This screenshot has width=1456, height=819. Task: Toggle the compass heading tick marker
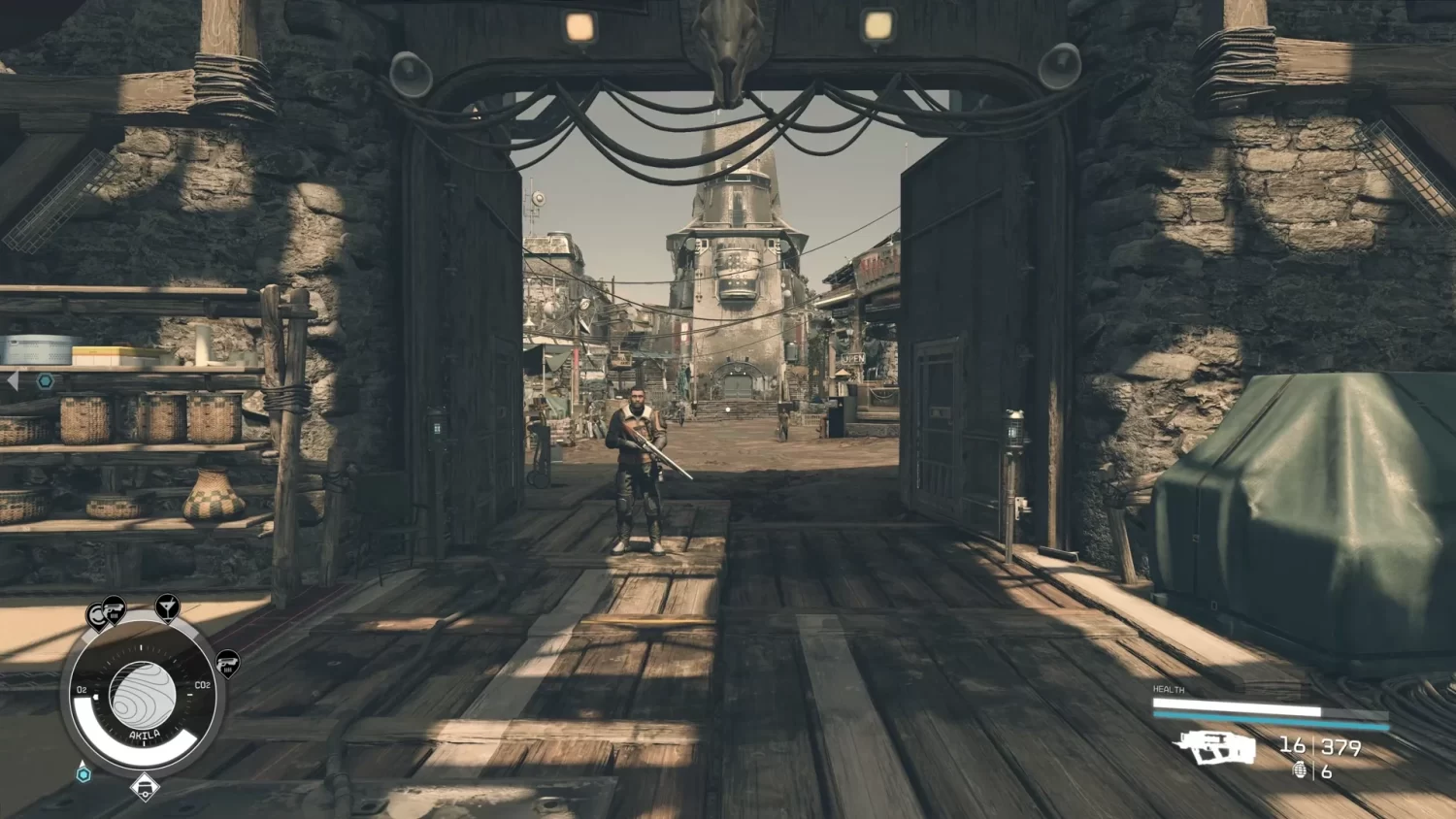pyautogui.click(x=141, y=646)
